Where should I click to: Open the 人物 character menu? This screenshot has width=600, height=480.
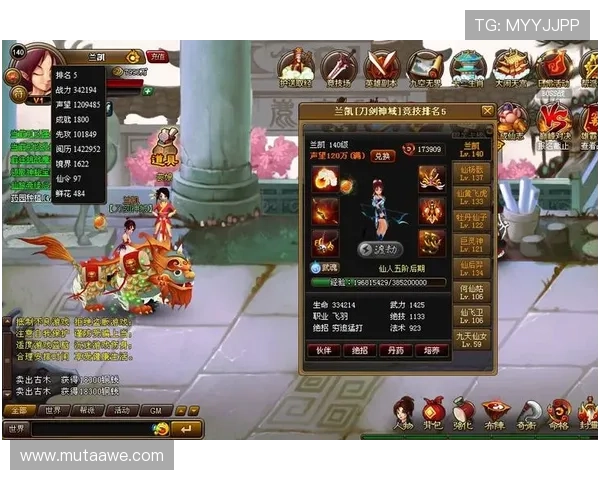404,412
